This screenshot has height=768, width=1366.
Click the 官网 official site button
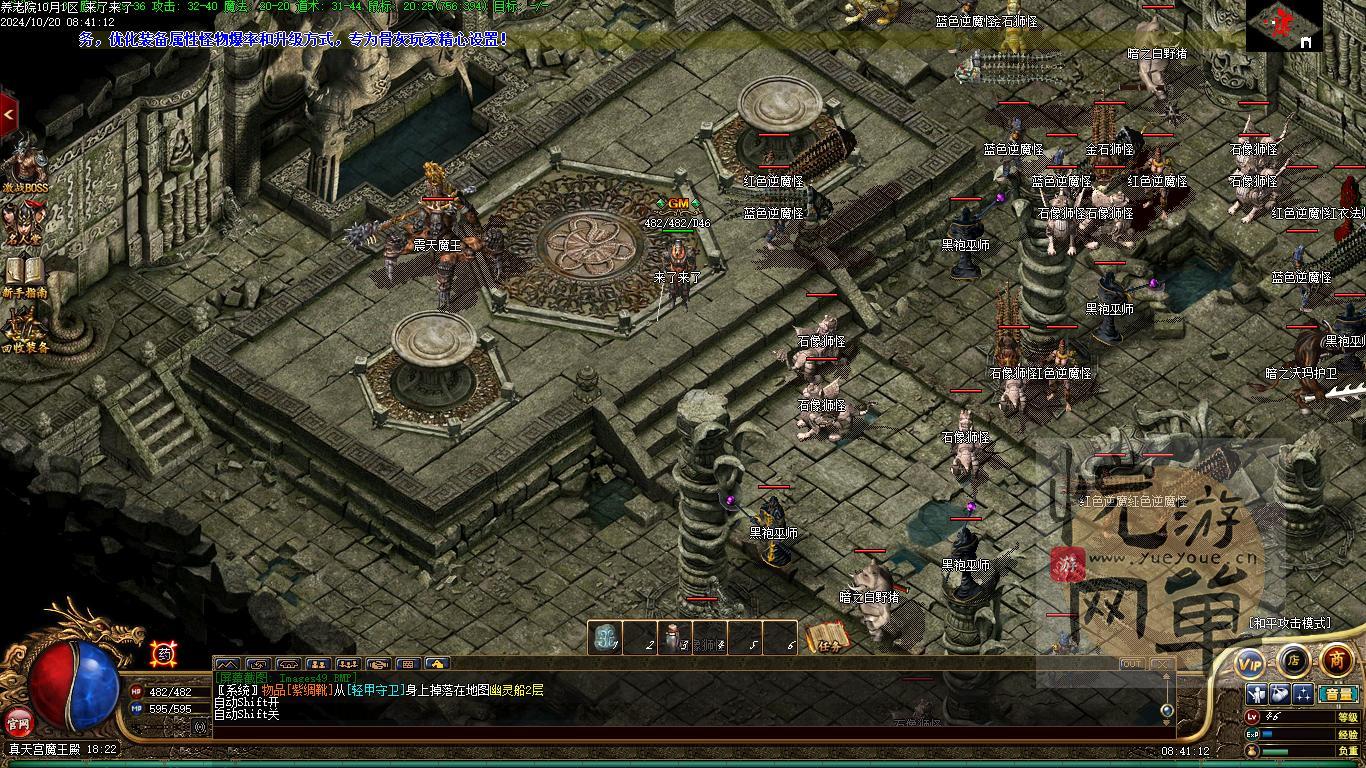coord(18,721)
